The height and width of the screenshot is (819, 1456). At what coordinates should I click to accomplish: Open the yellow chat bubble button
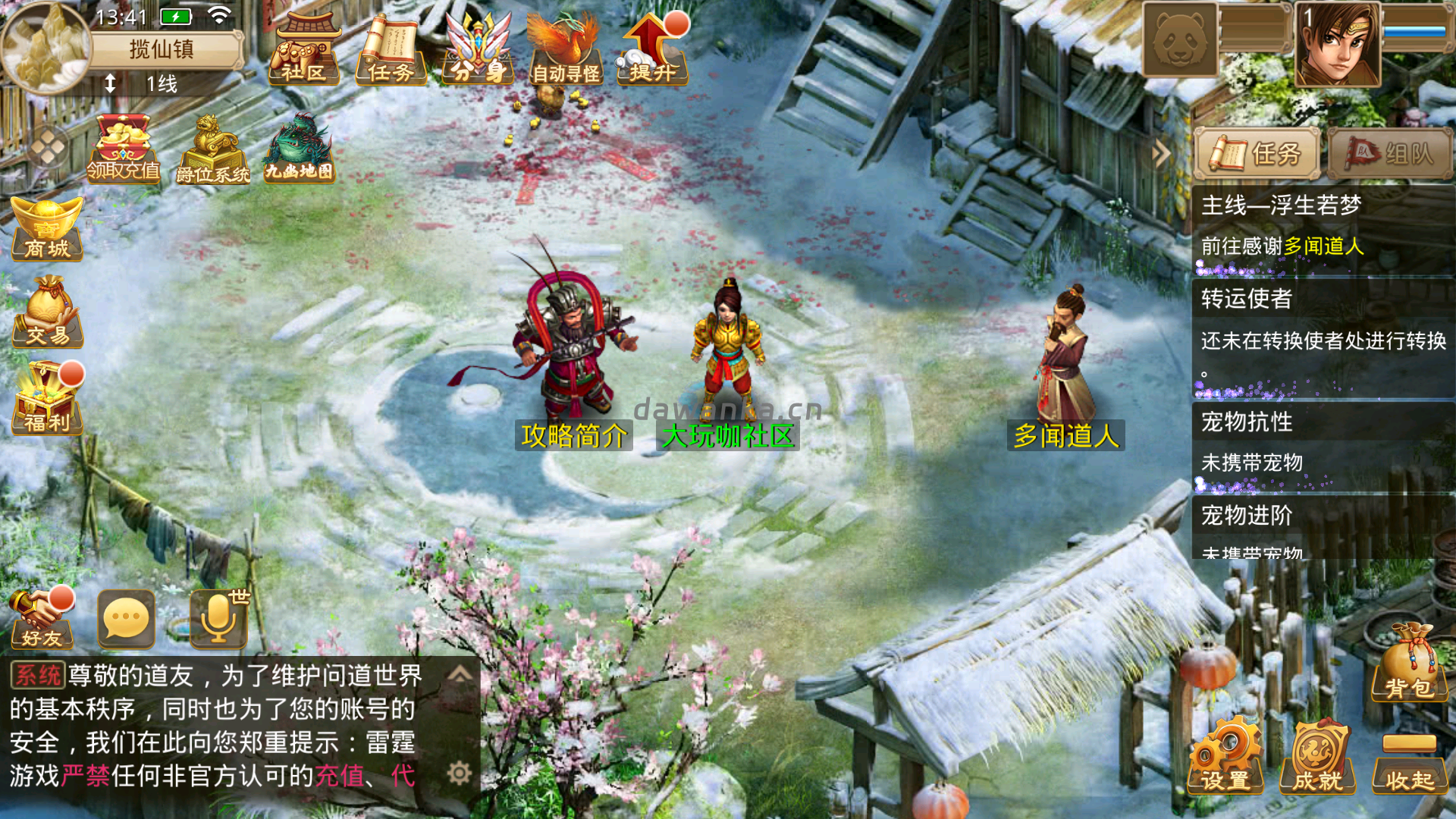(126, 620)
